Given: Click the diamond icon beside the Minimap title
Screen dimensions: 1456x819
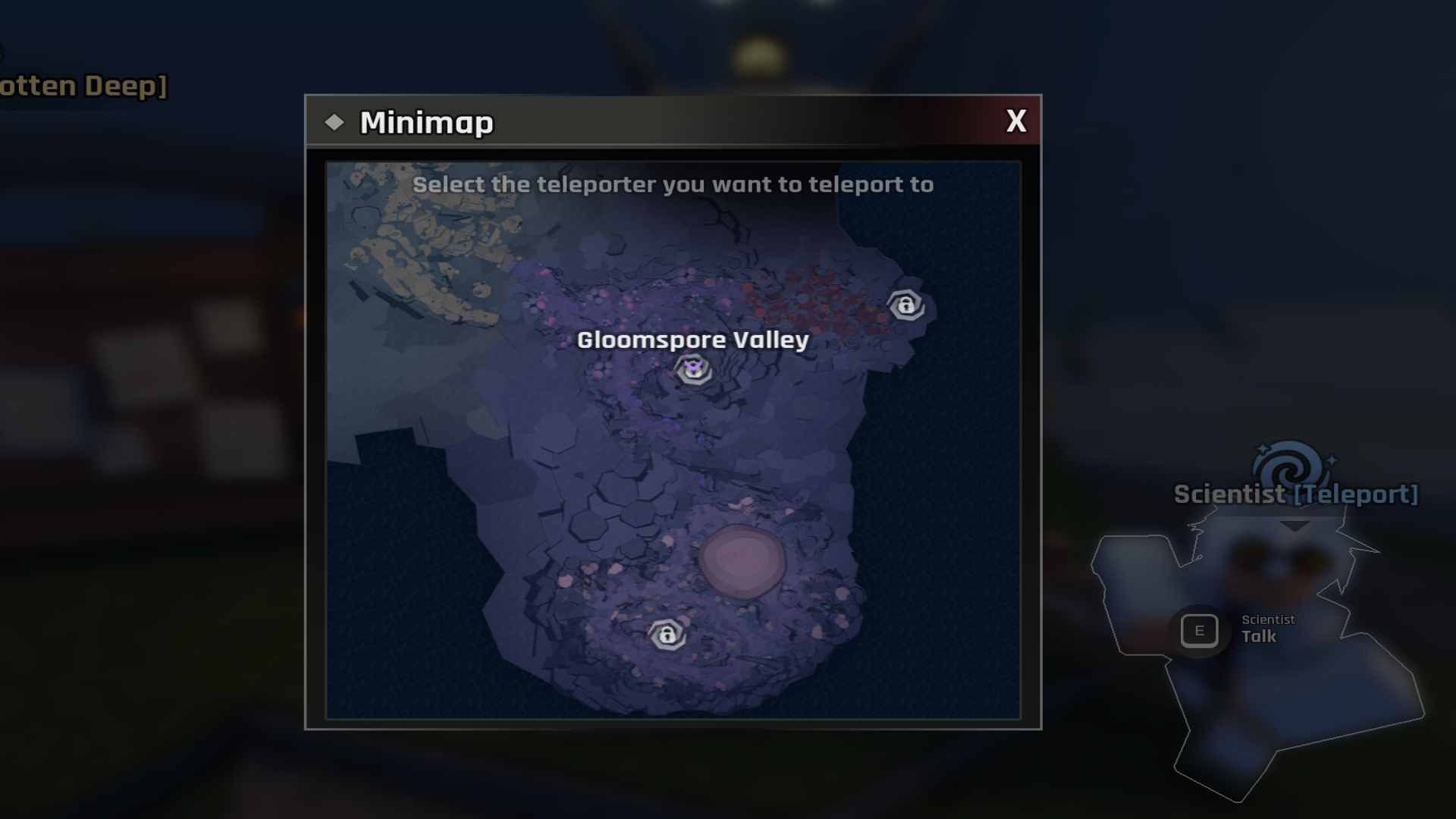Looking at the screenshot, I should coord(335,121).
